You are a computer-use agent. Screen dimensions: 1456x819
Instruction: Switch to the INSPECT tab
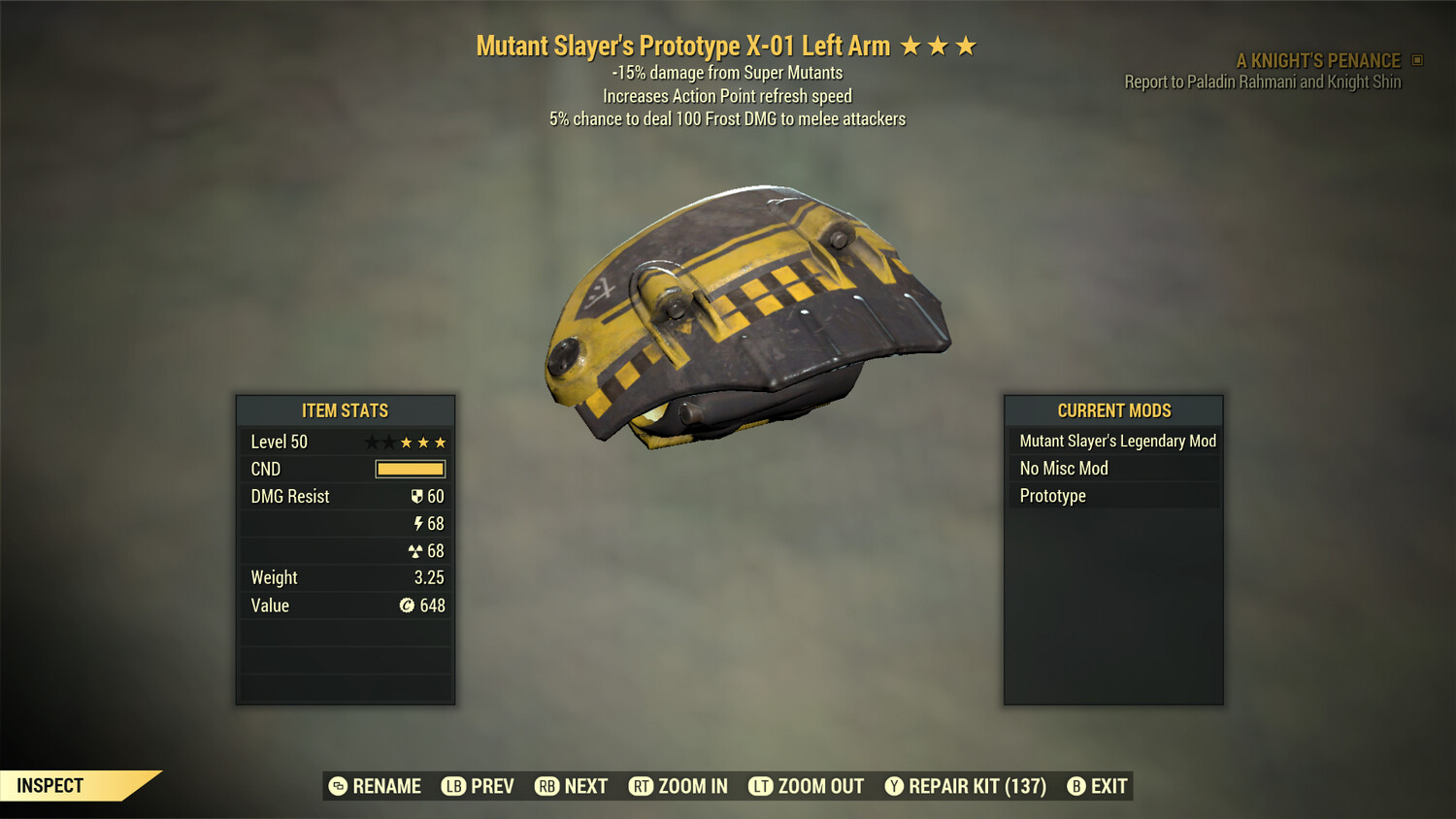(x=49, y=785)
